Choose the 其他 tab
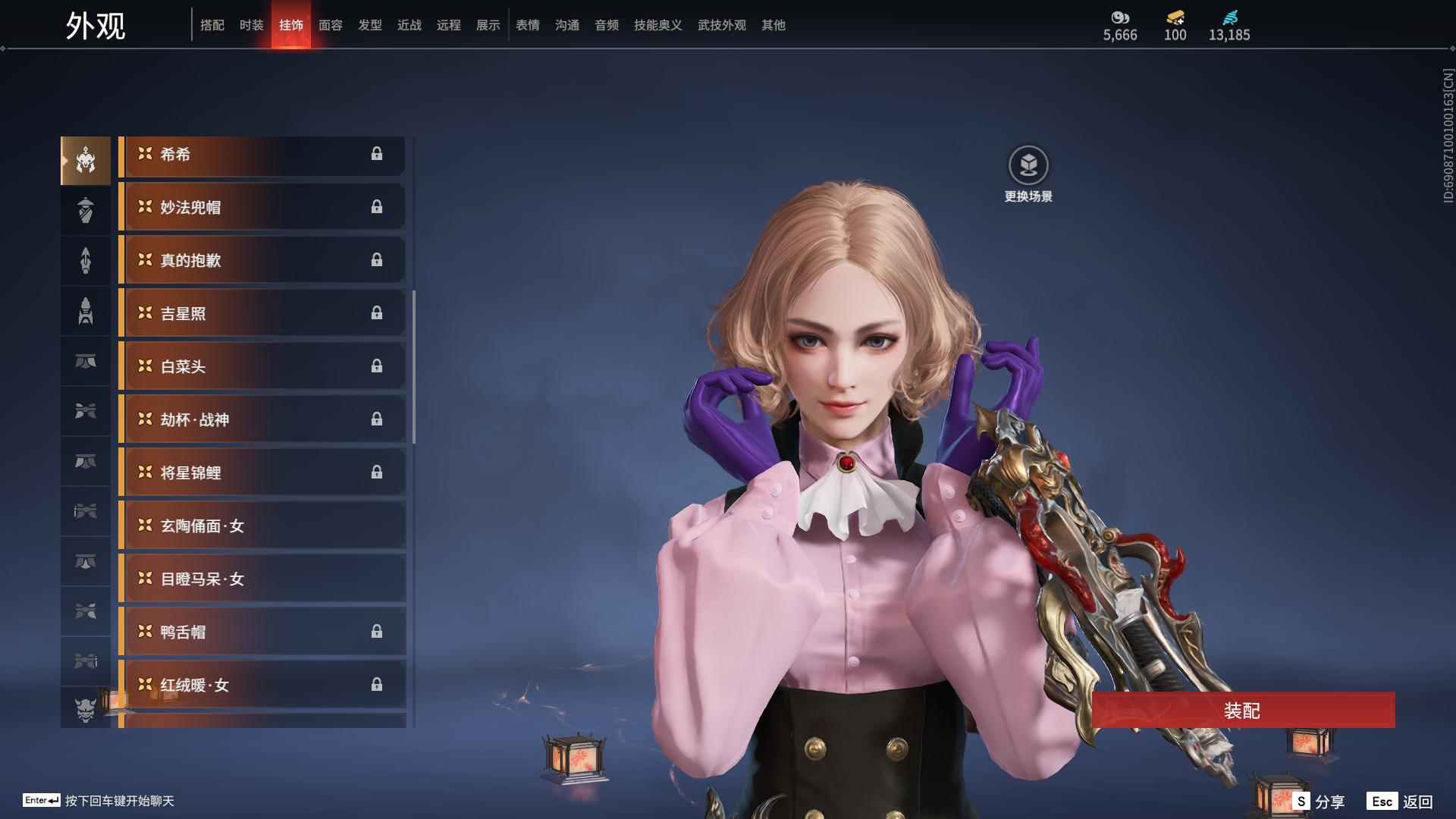The width and height of the screenshot is (1456, 819). [773, 25]
